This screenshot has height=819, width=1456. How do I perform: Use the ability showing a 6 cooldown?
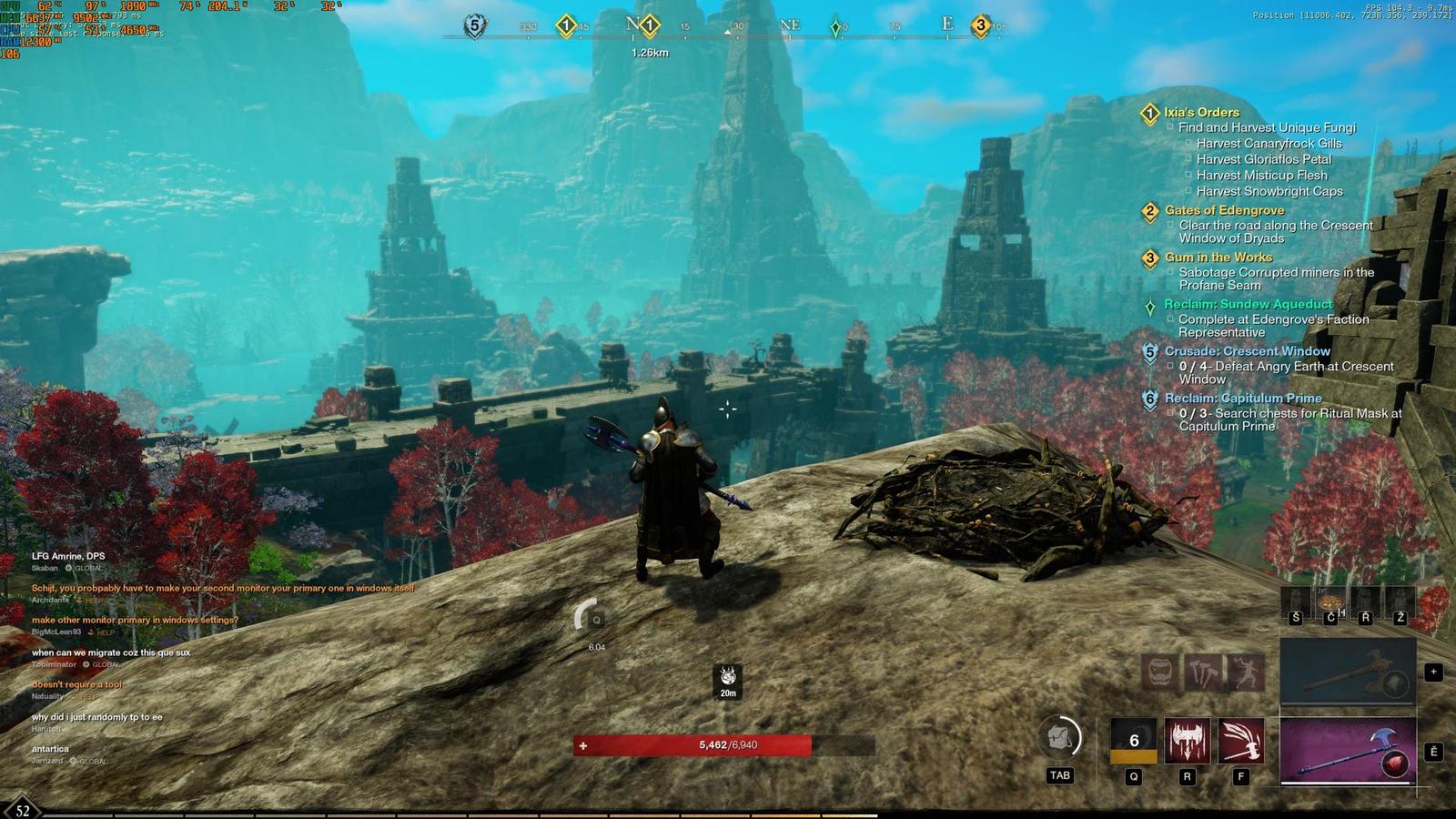click(1134, 741)
